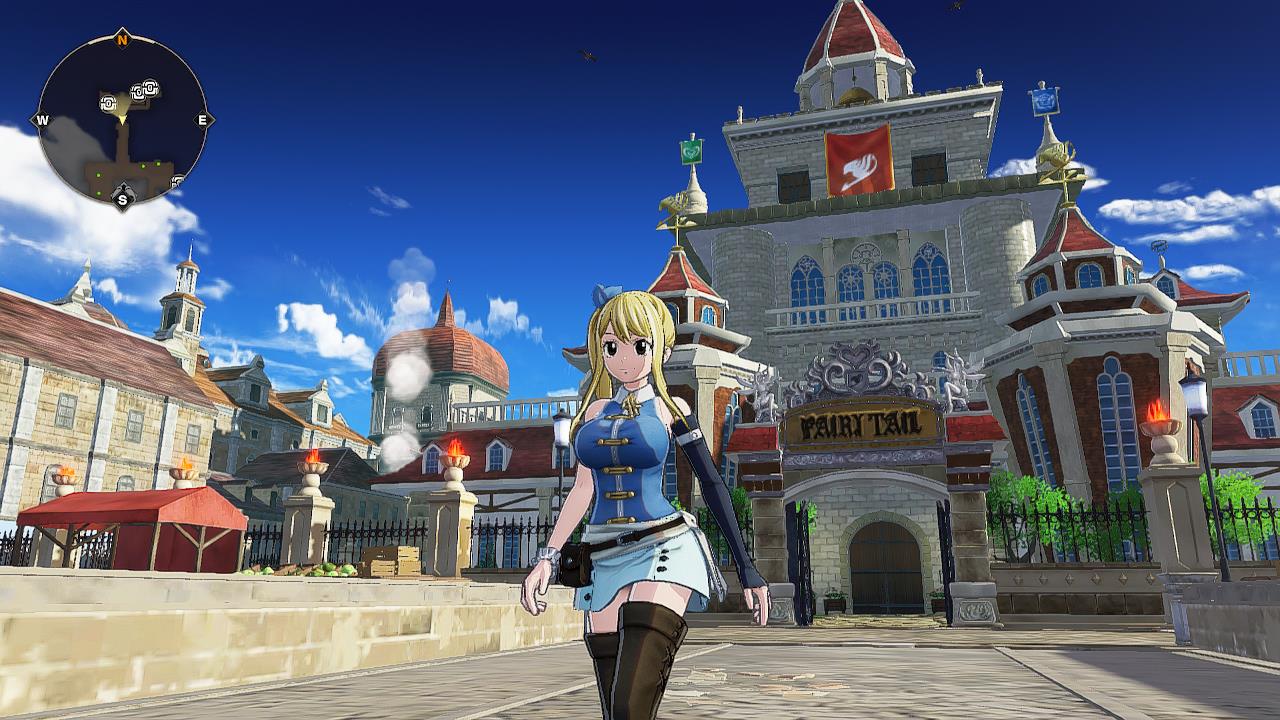Click the south compass marker on the minimap

tap(122, 198)
